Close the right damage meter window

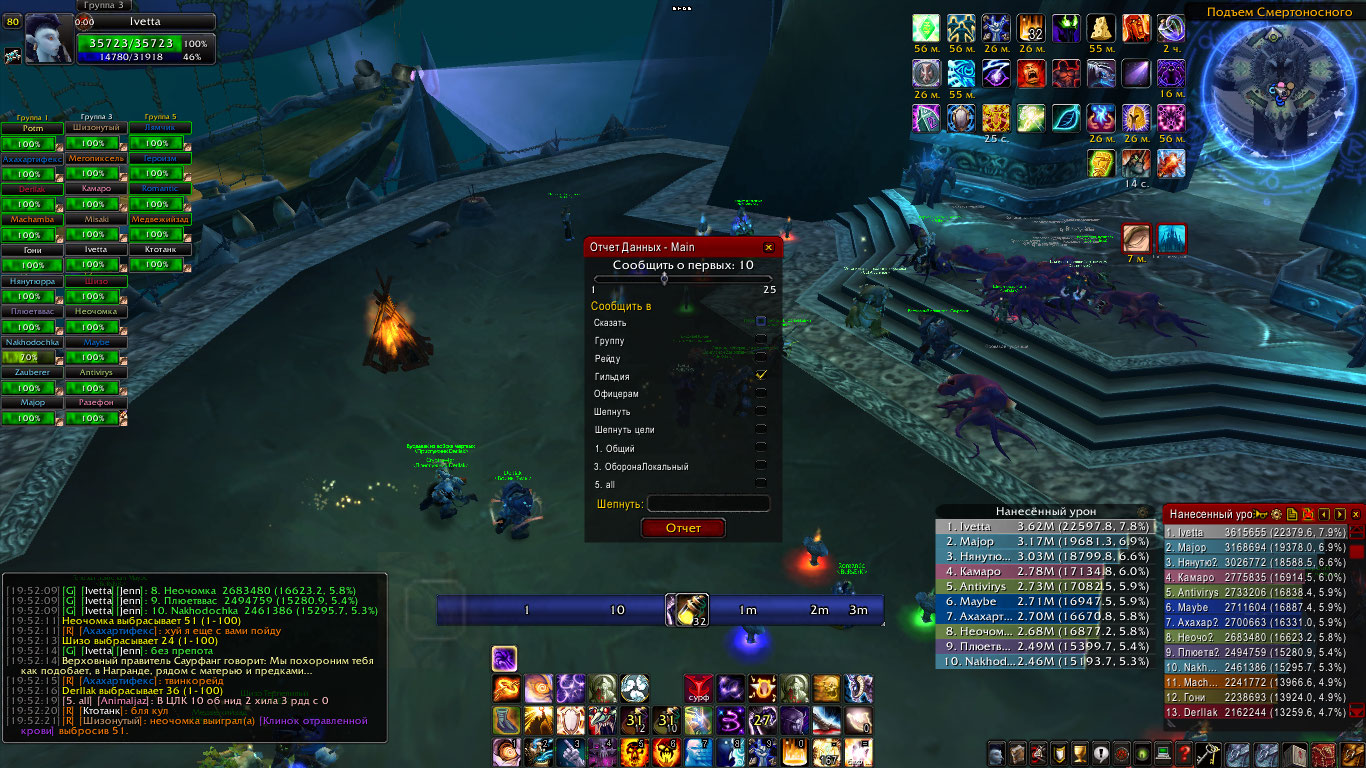pyautogui.click(x=1356, y=514)
